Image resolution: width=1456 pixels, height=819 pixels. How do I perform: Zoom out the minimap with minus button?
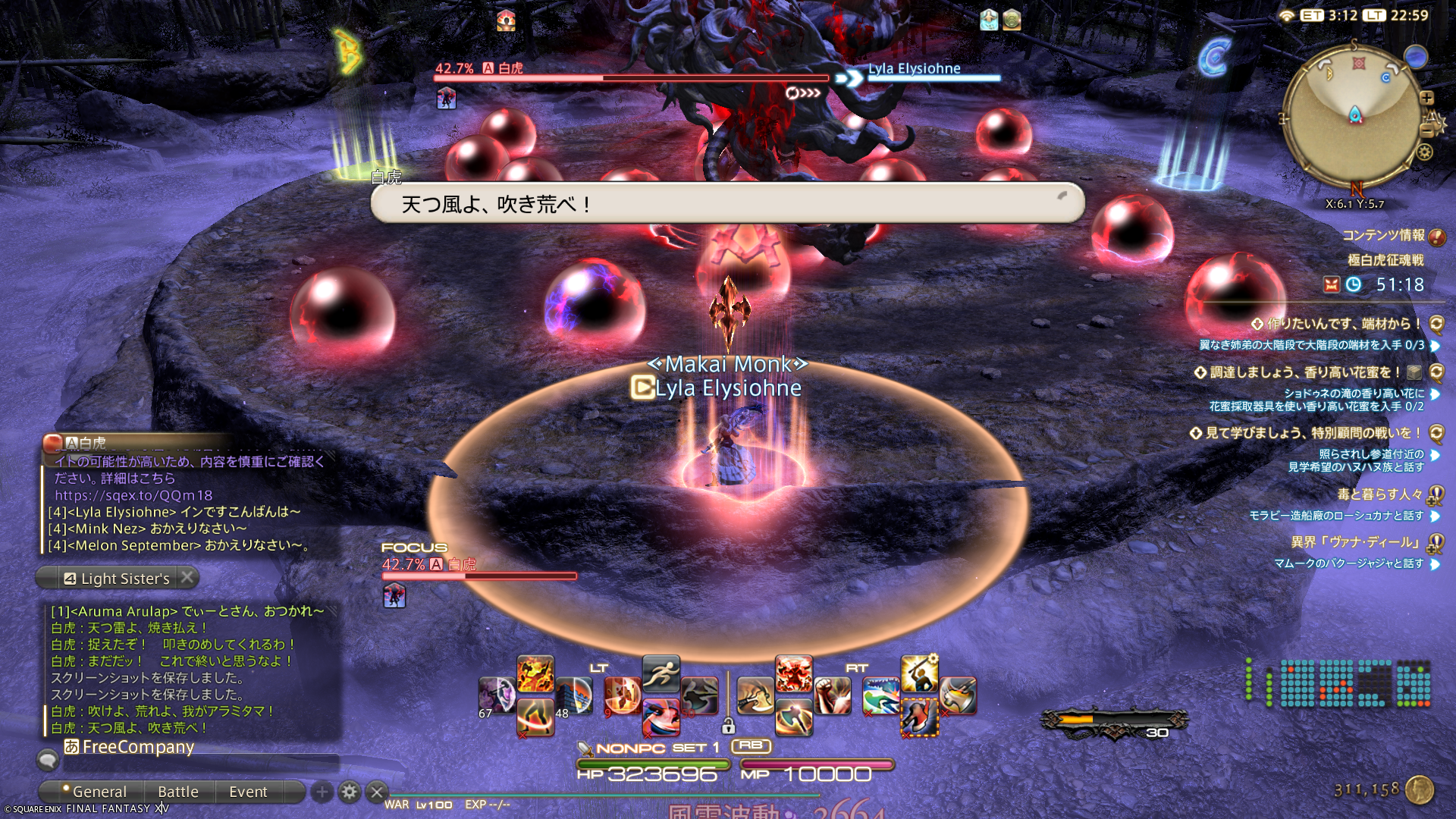[1426, 130]
